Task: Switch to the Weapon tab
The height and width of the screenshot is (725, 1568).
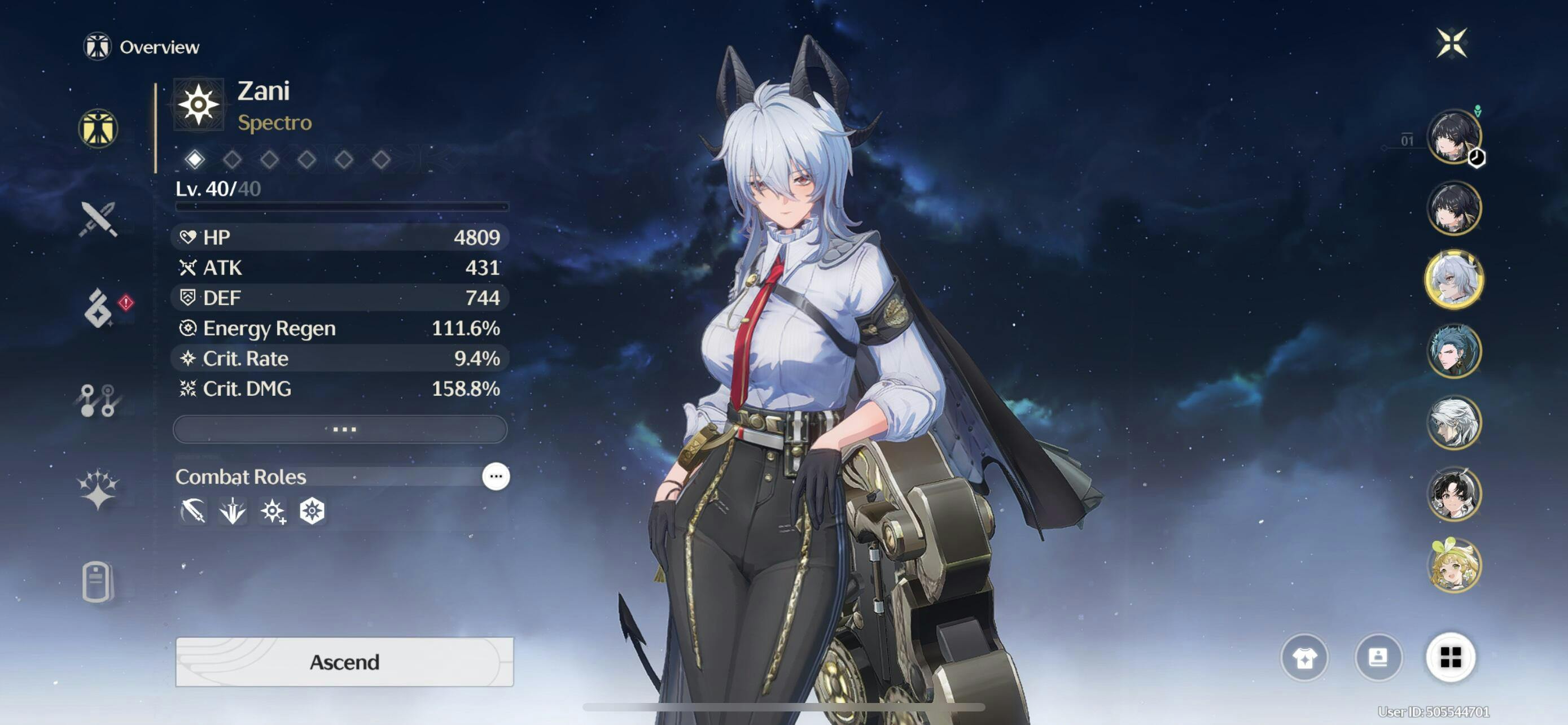Action: [98, 219]
